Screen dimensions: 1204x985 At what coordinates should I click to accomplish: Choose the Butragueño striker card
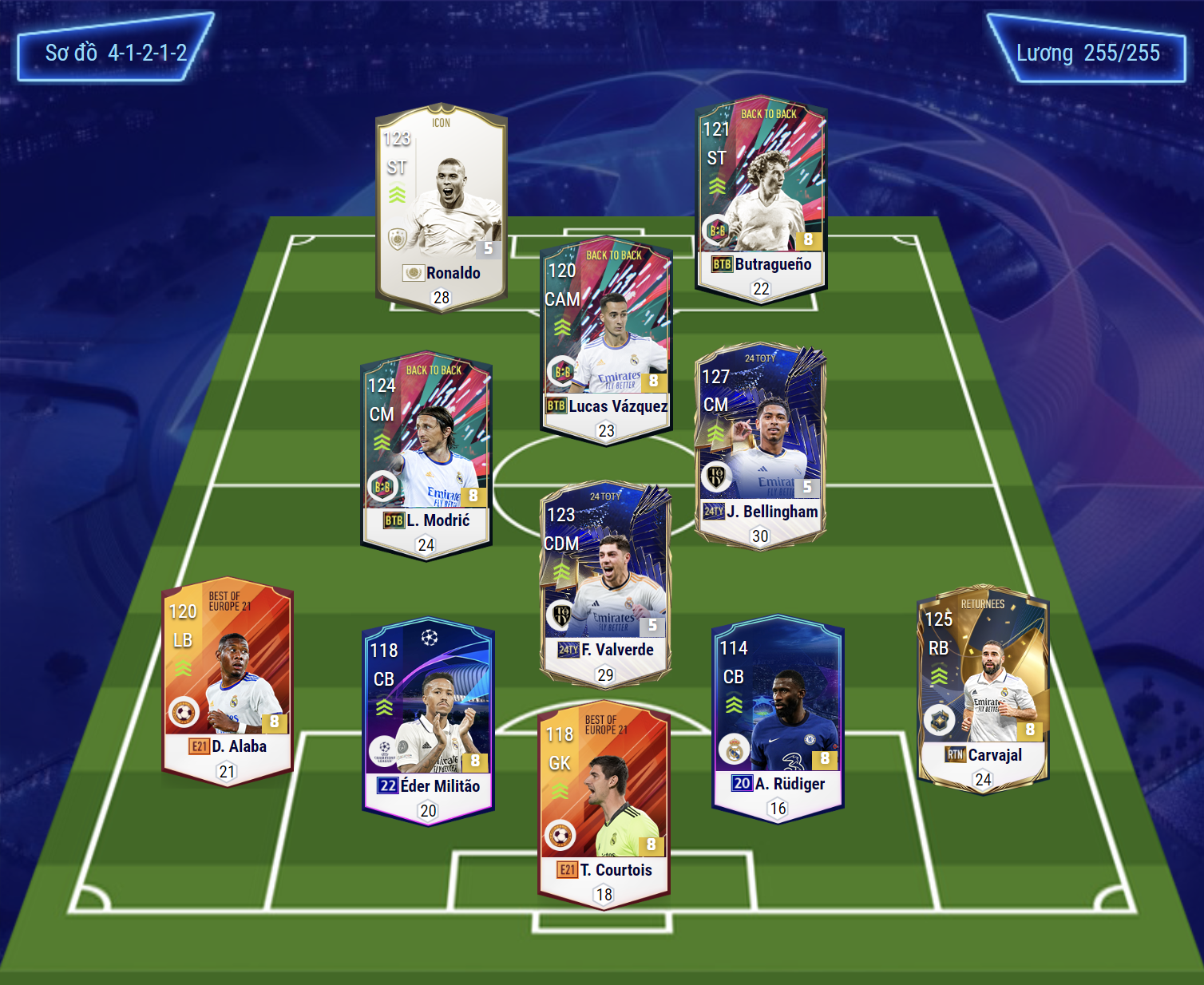[761, 200]
